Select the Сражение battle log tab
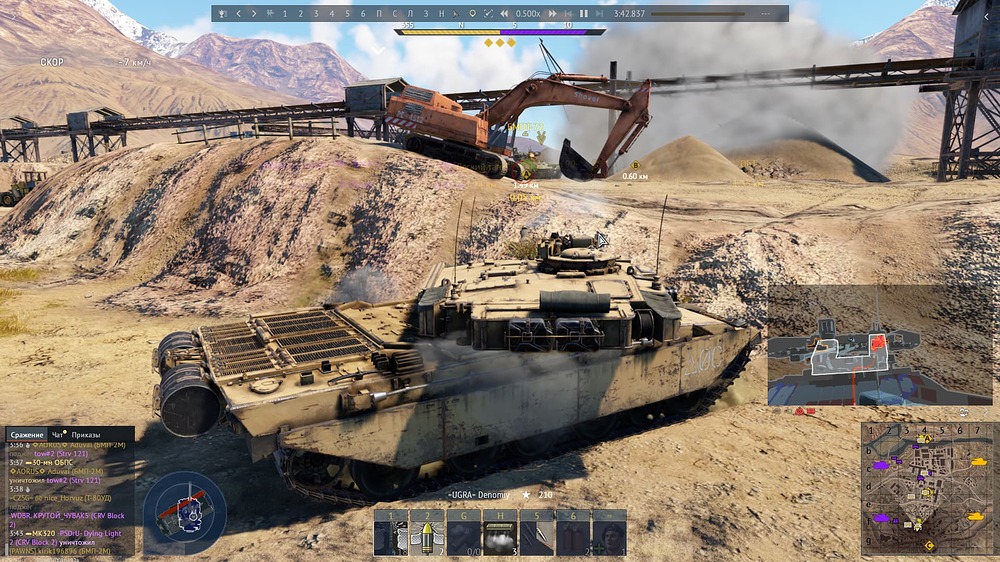Image resolution: width=1000 pixels, height=562 pixels. tap(27, 435)
